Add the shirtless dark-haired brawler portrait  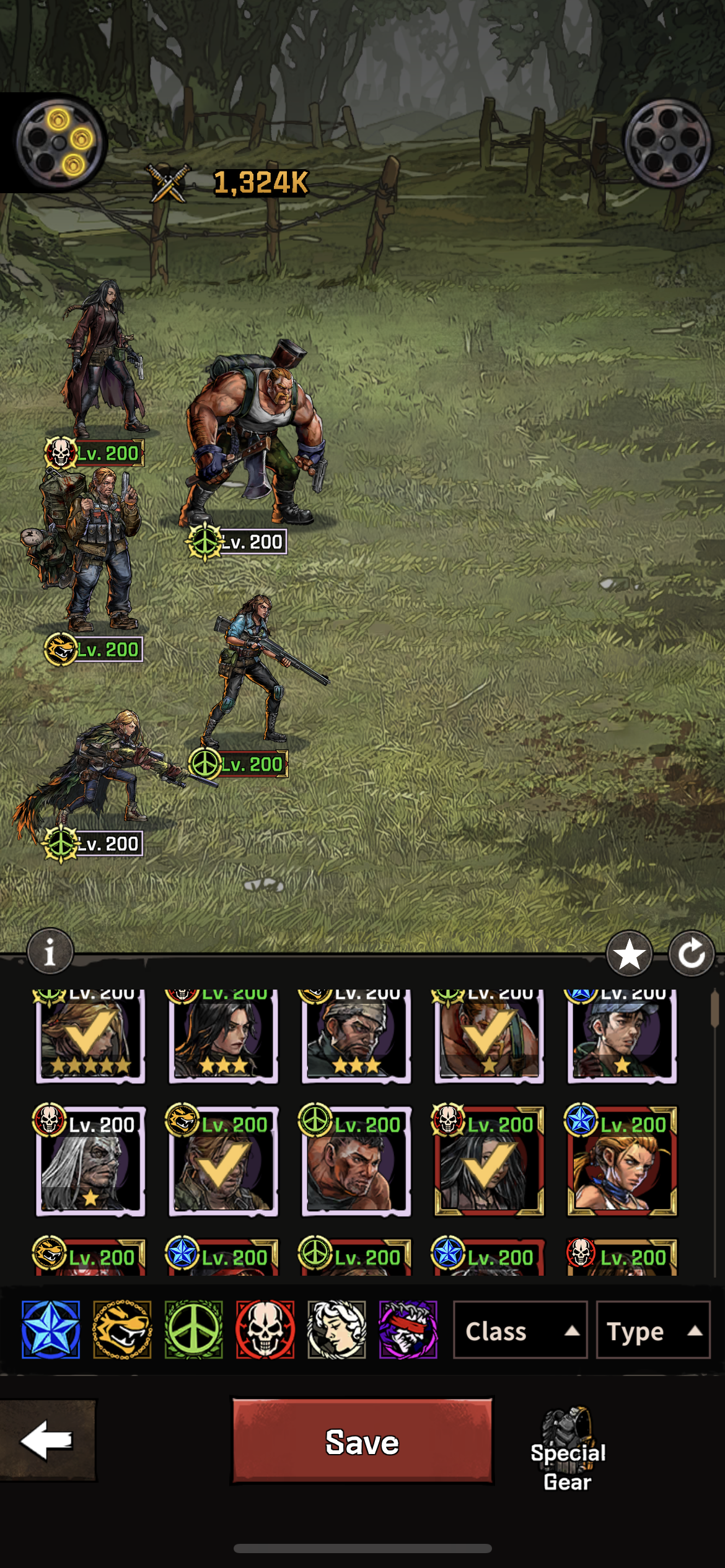pyautogui.click(x=356, y=1163)
